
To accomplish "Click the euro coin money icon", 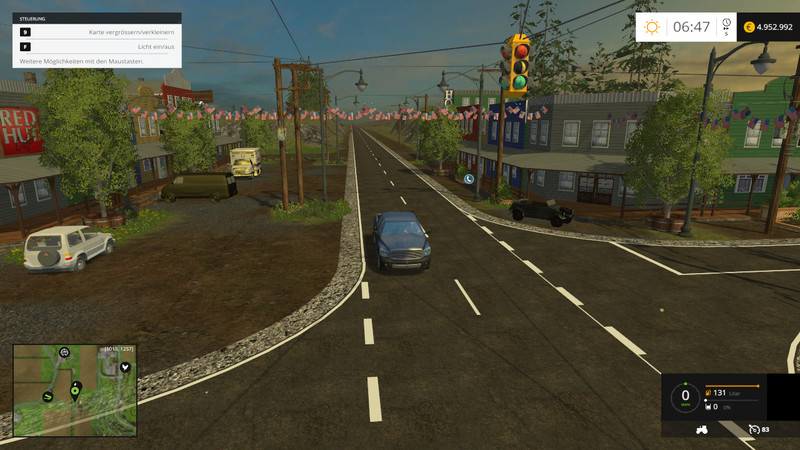I will [x=749, y=27].
